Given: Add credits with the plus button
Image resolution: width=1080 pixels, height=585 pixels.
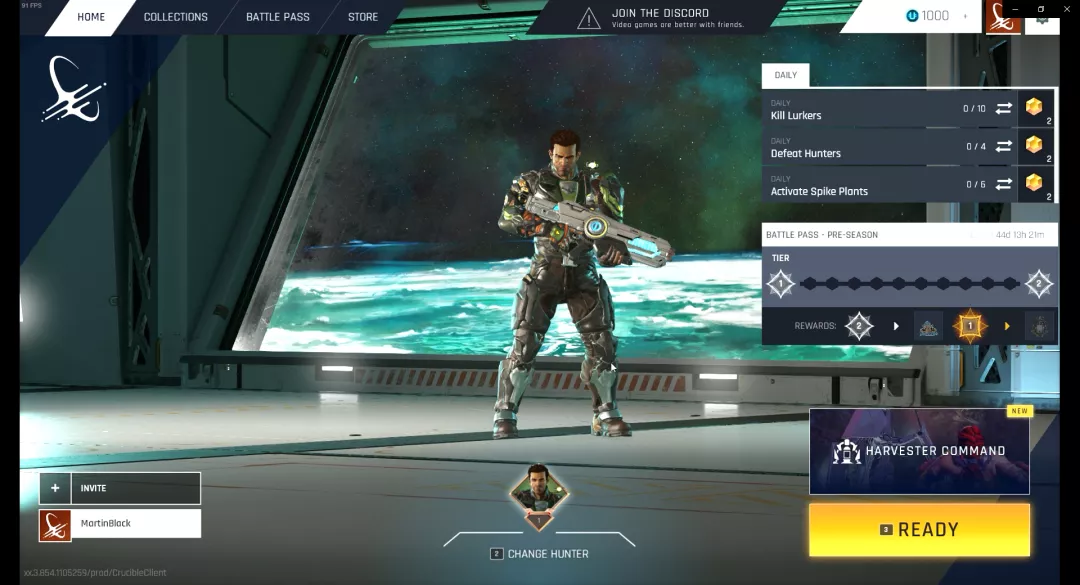Looking at the screenshot, I should click(x=965, y=16).
